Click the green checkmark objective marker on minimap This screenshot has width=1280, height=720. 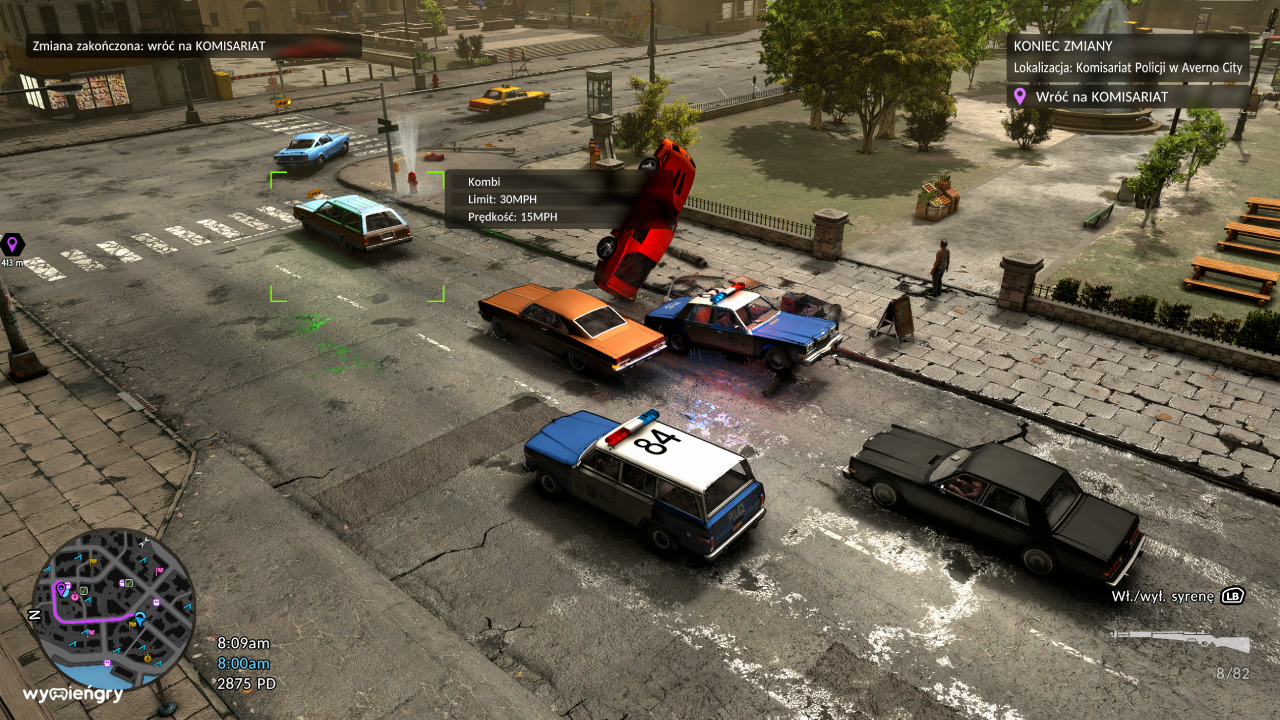(x=84, y=591)
